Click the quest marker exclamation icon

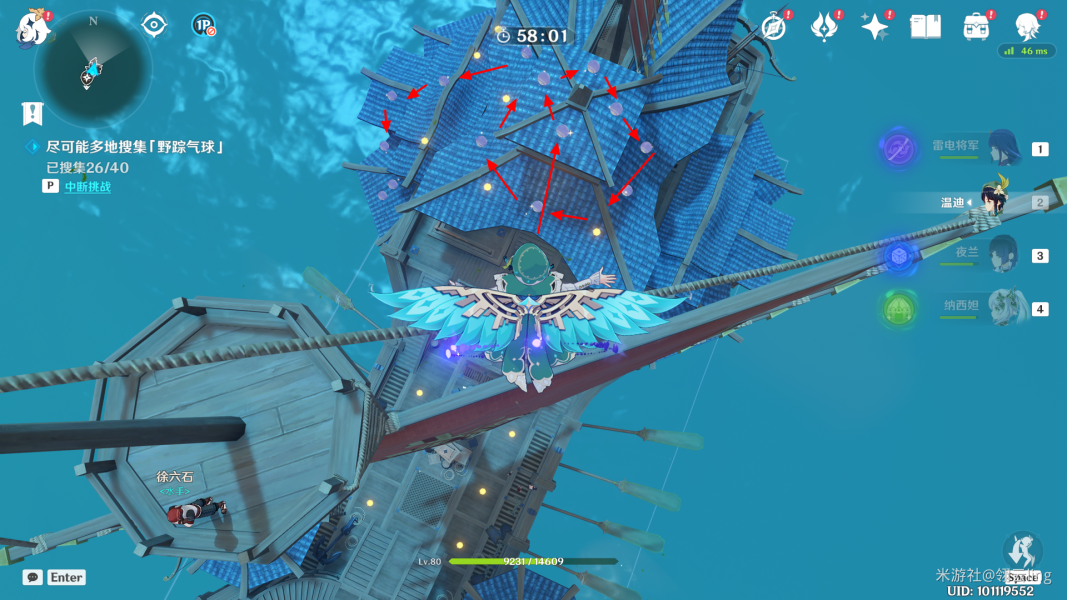click(x=33, y=112)
